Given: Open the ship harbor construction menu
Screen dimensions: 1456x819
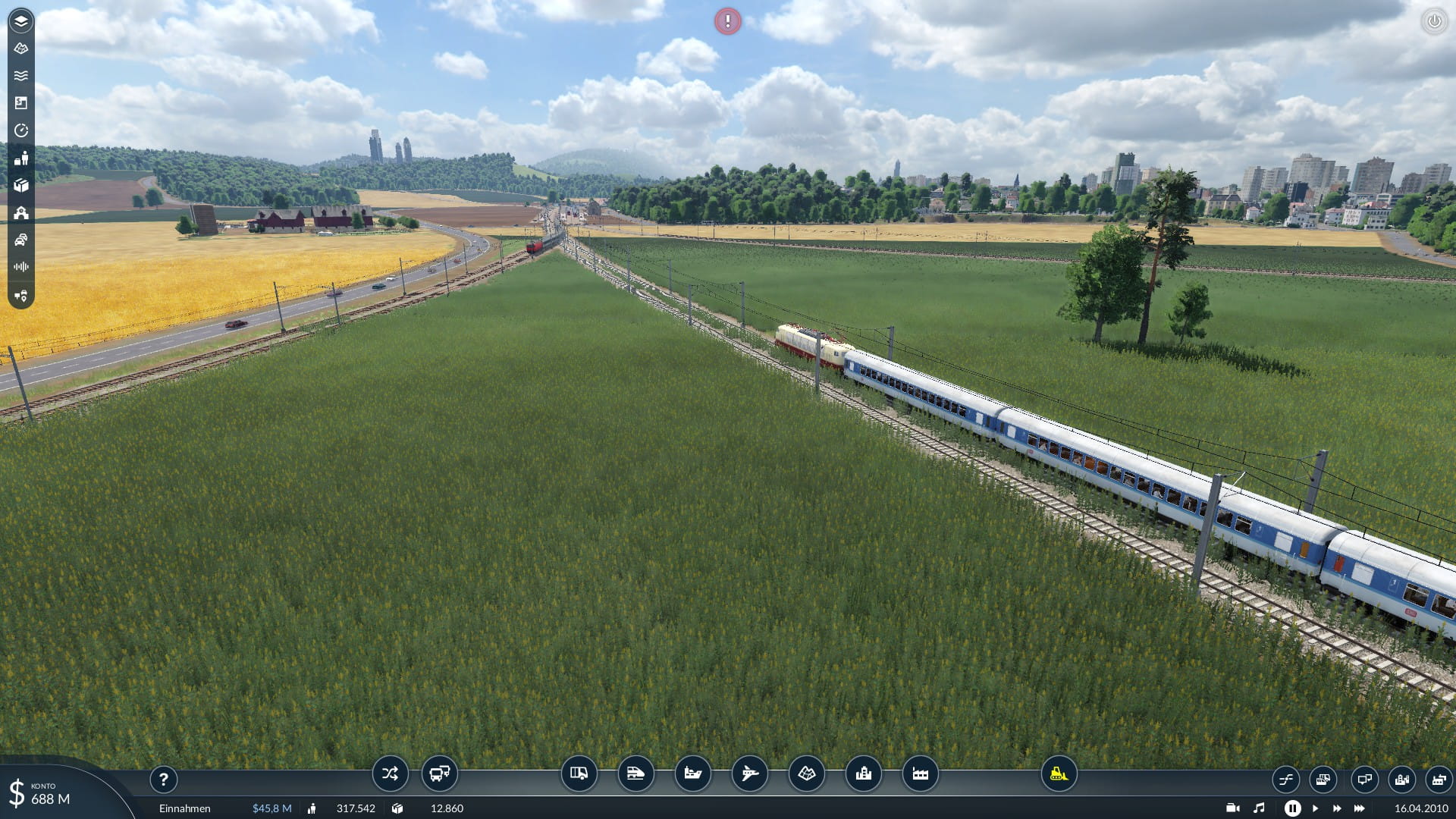Looking at the screenshot, I should (692, 773).
